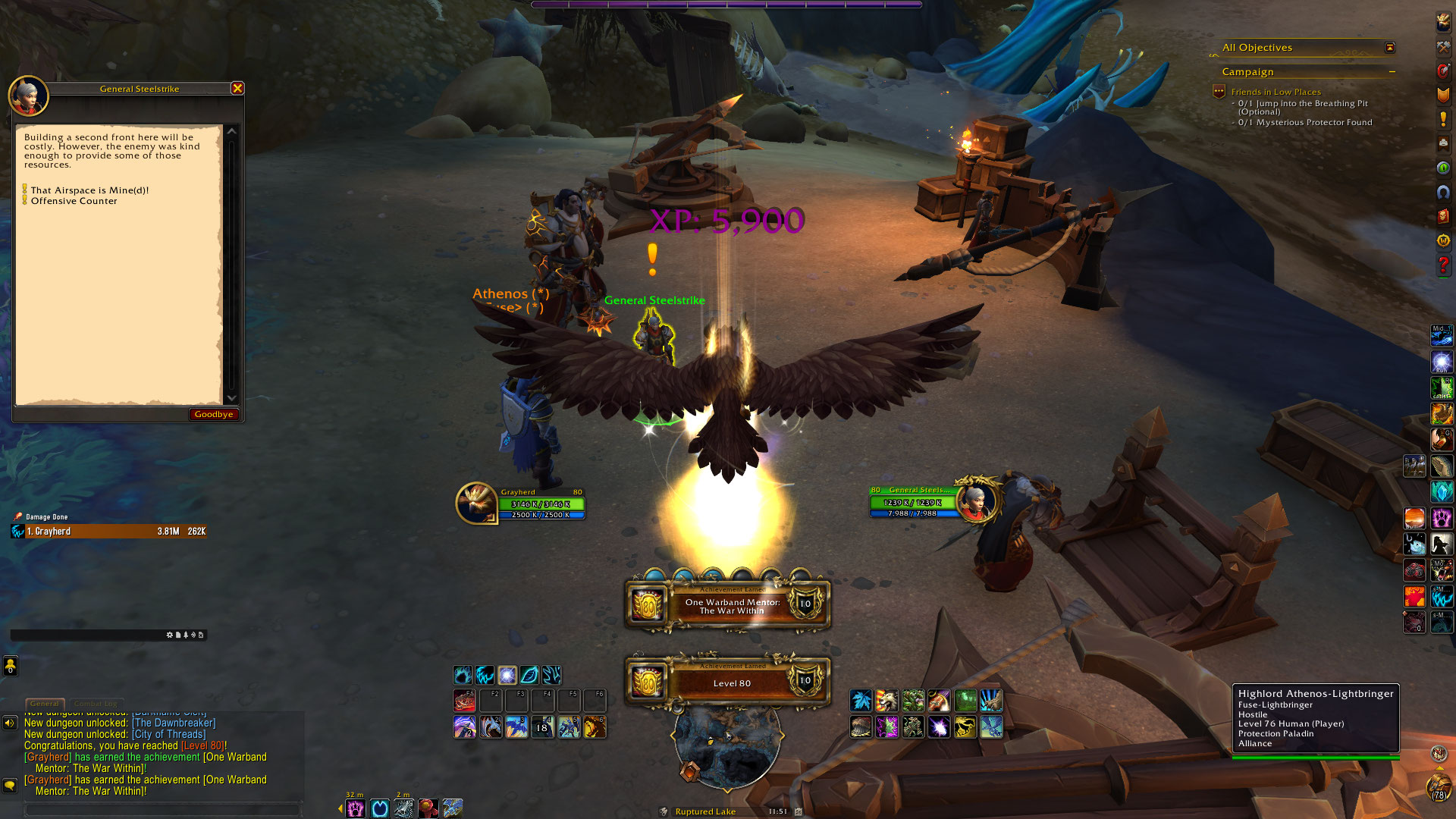Open the One Warband Mentor achievement toast

point(728,605)
